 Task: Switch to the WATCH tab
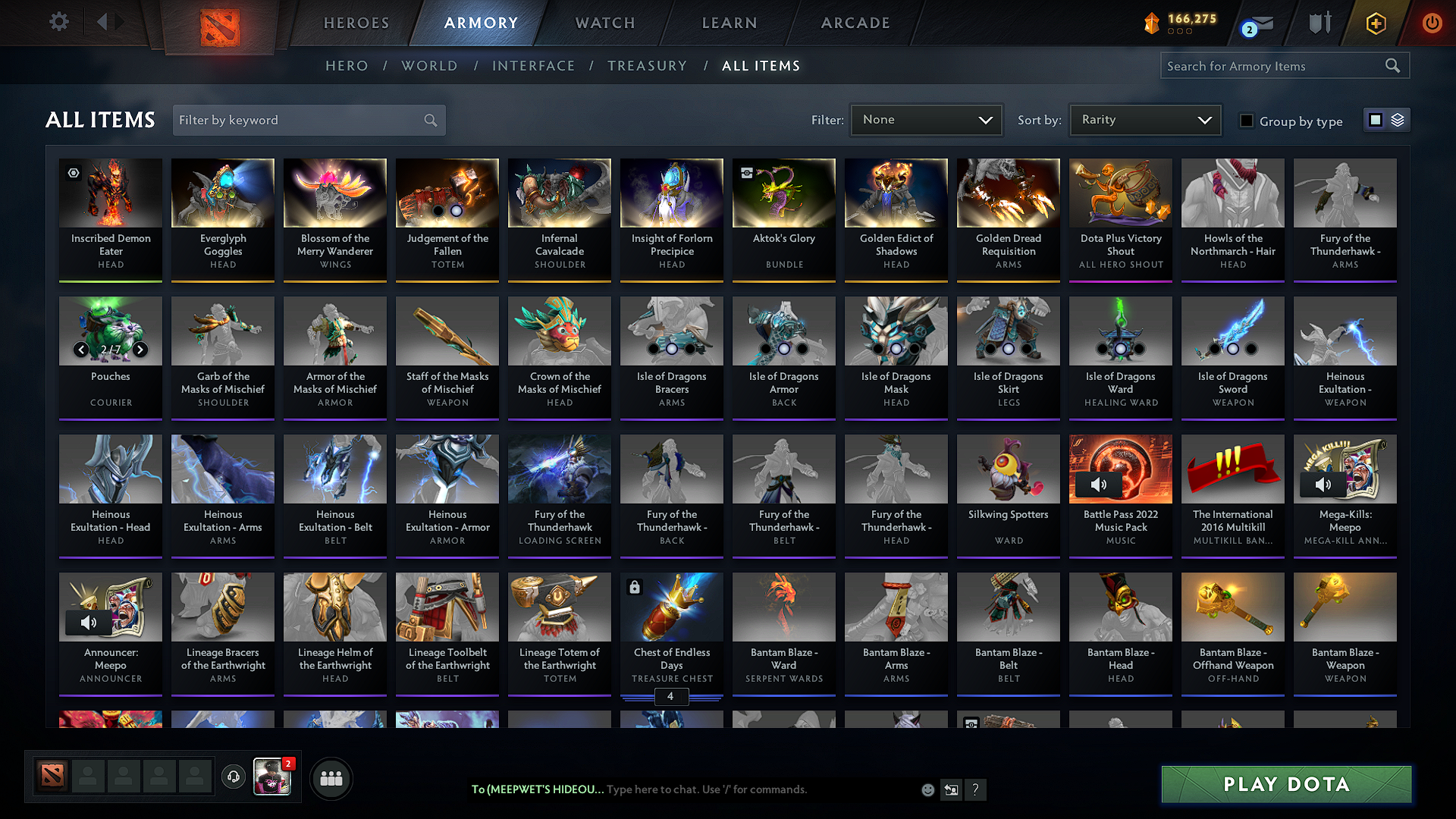pos(604,23)
